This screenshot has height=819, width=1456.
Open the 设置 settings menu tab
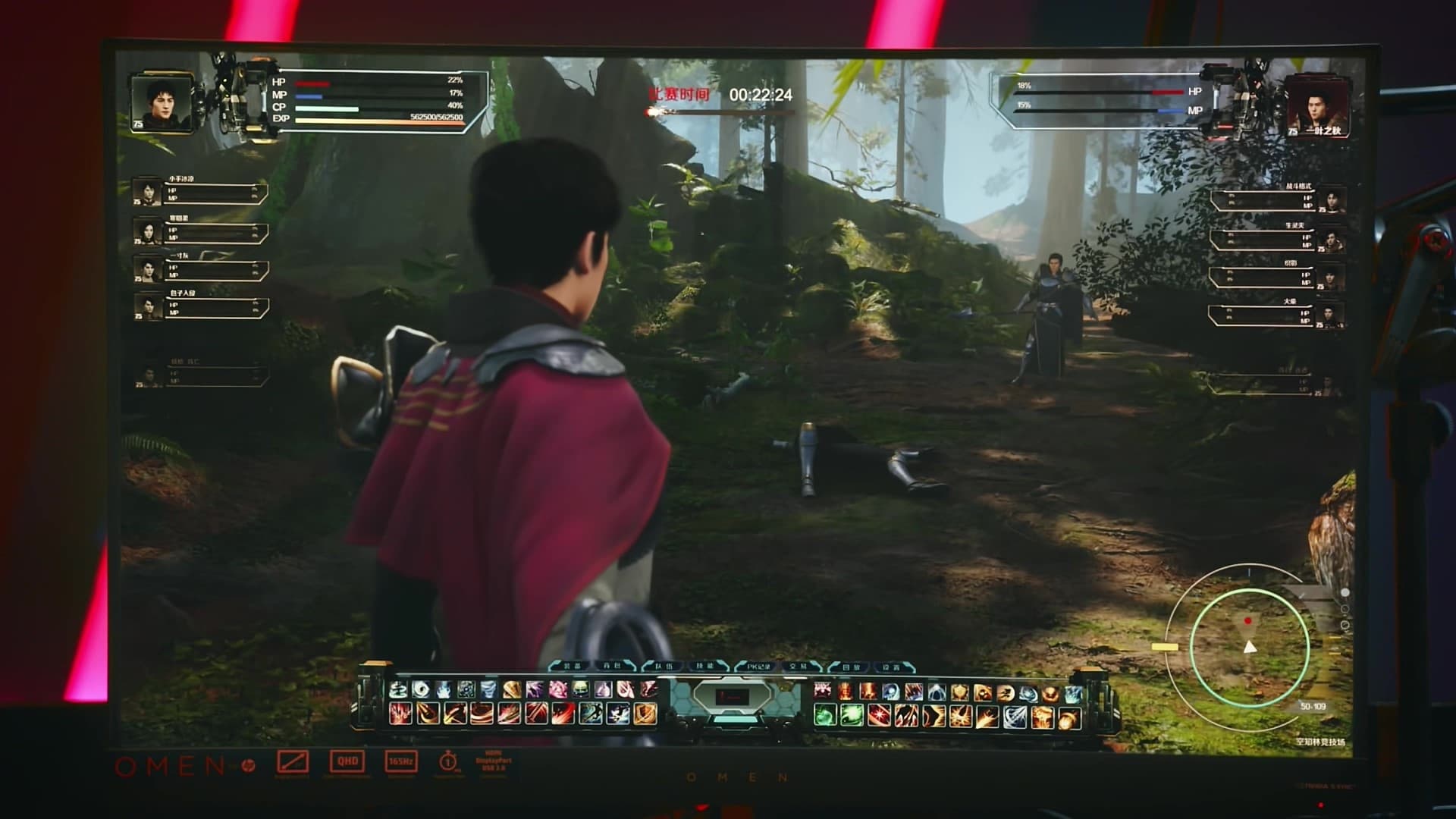893,667
